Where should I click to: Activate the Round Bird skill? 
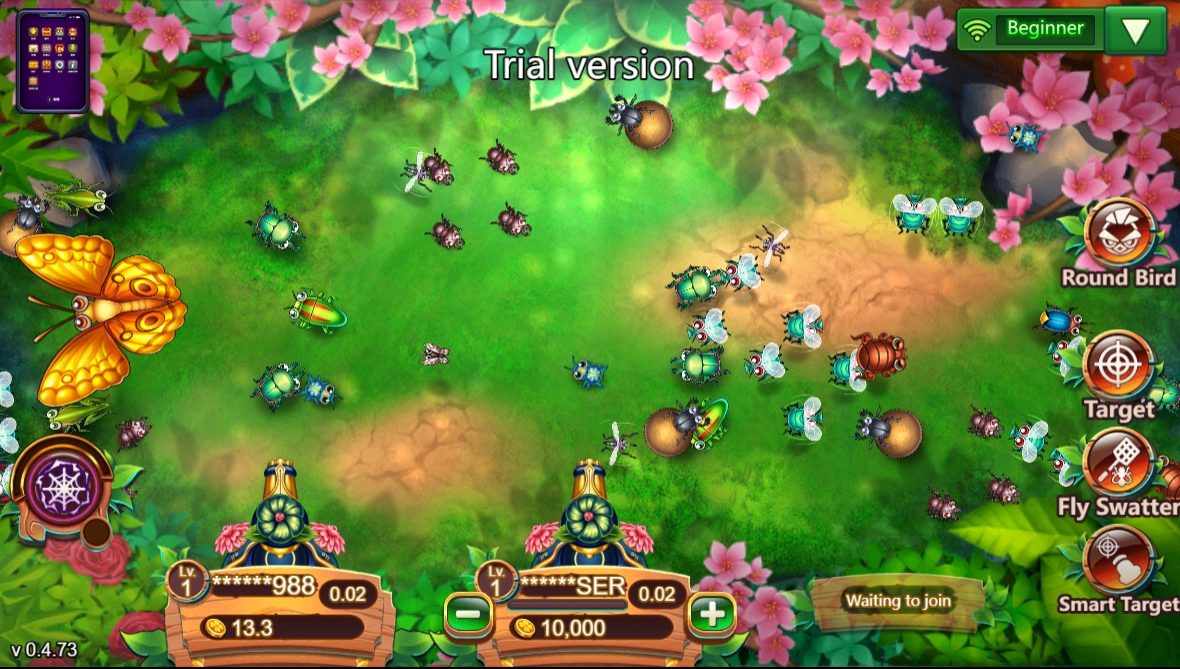click(1119, 234)
